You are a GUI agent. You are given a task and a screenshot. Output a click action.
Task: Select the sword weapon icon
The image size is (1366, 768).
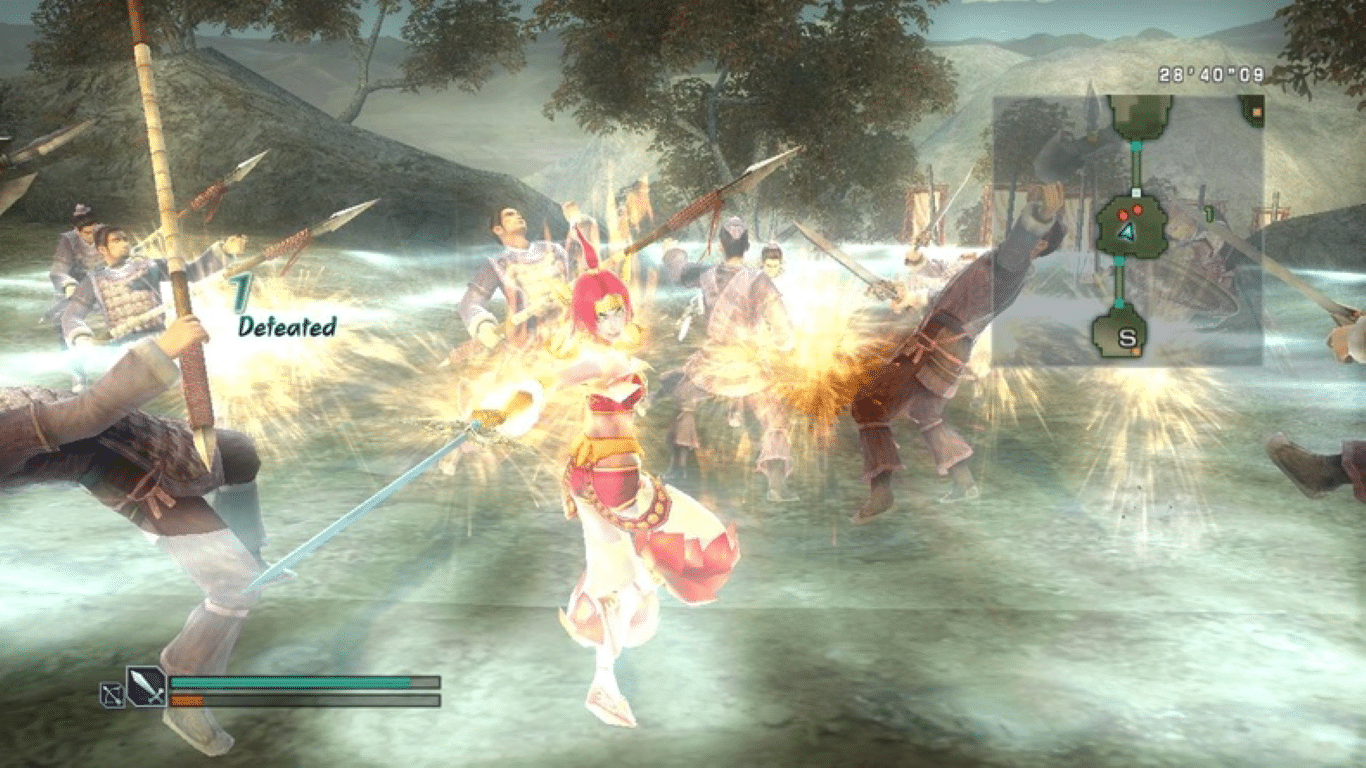(146, 687)
